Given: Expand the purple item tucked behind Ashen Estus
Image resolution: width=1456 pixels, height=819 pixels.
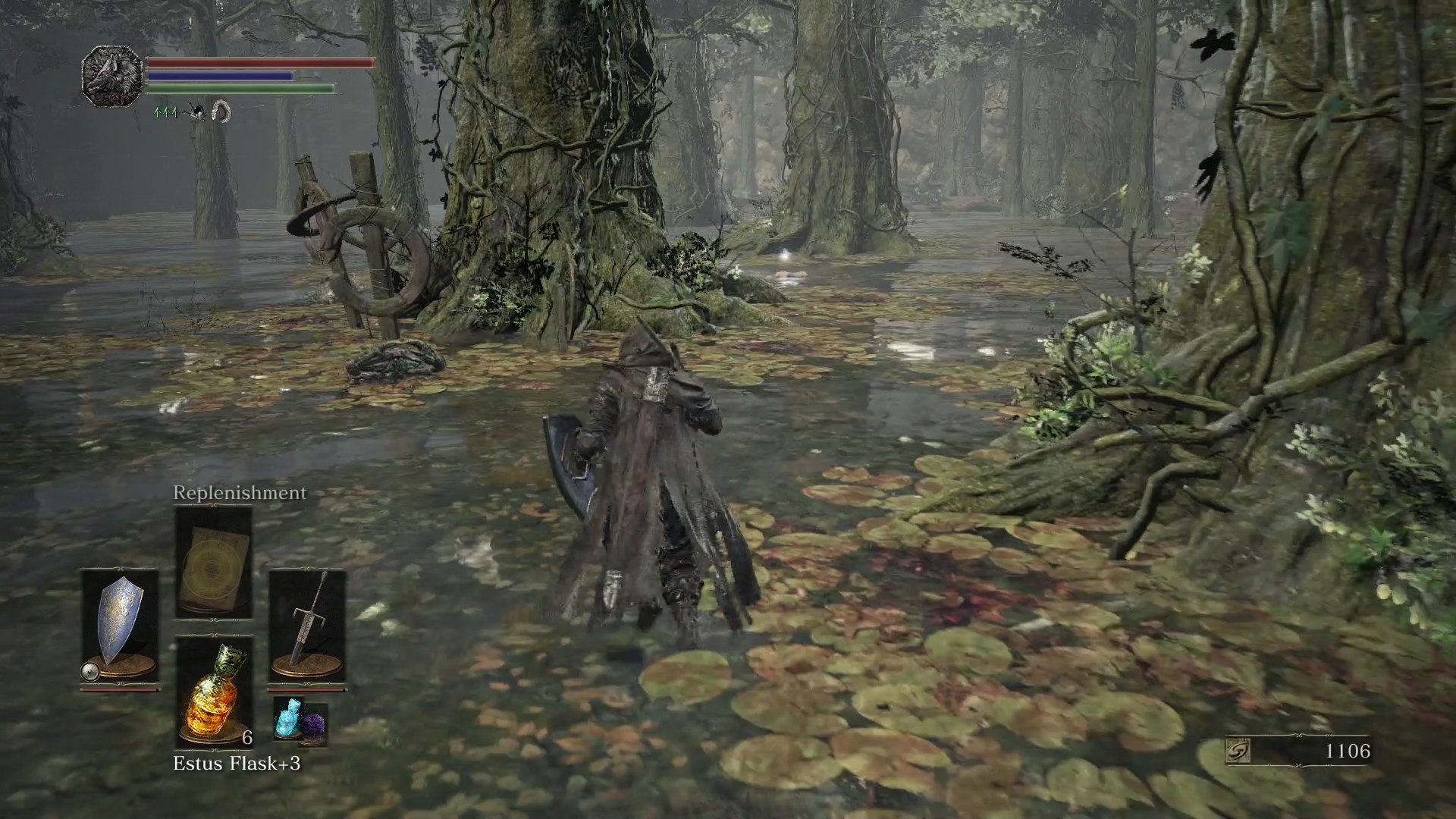Looking at the screenshot, I should pos(315,723).
